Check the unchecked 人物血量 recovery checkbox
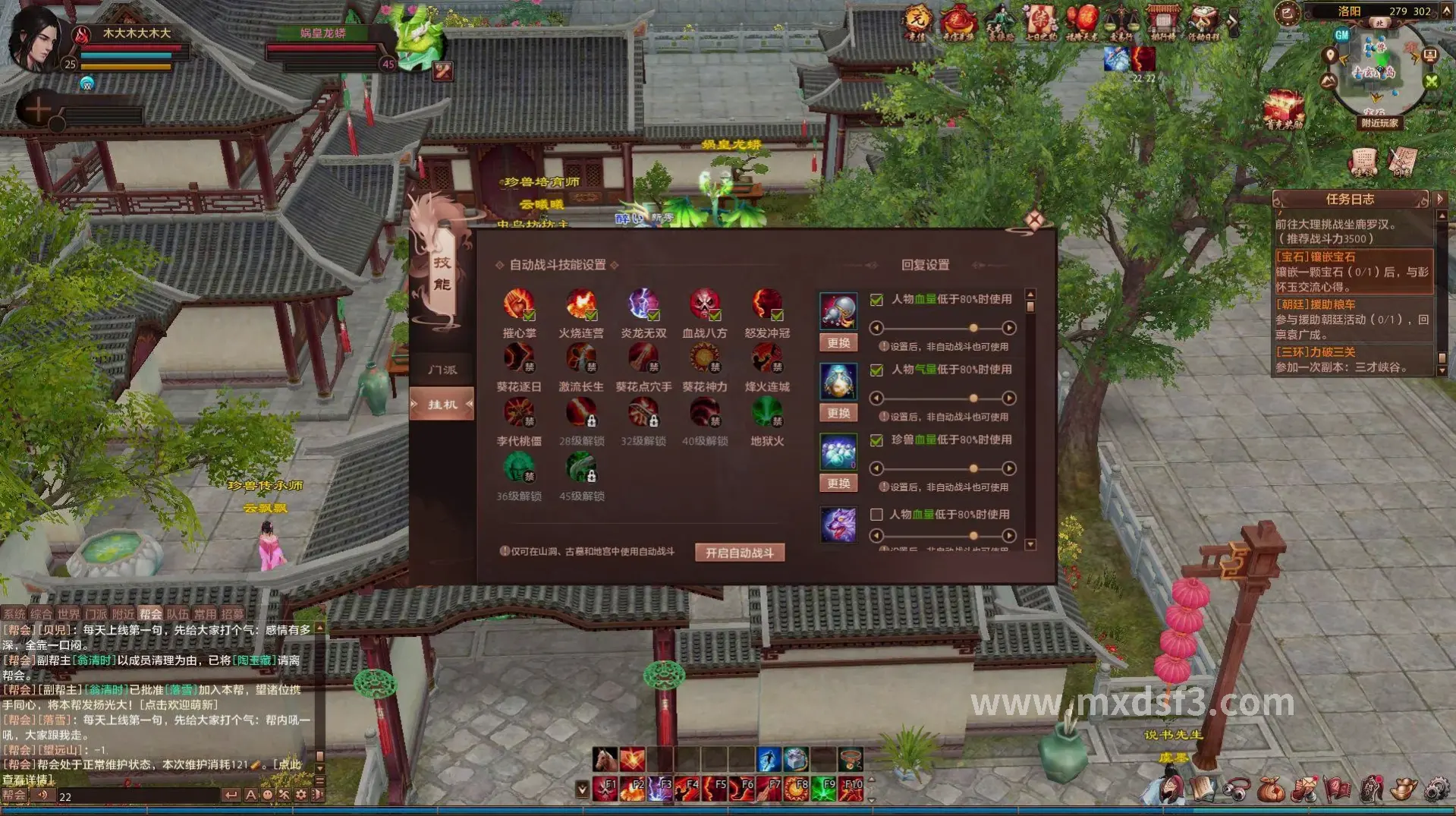Viewport: 1456px width, 816px height. pyautogui.click(x=876, y=515)
